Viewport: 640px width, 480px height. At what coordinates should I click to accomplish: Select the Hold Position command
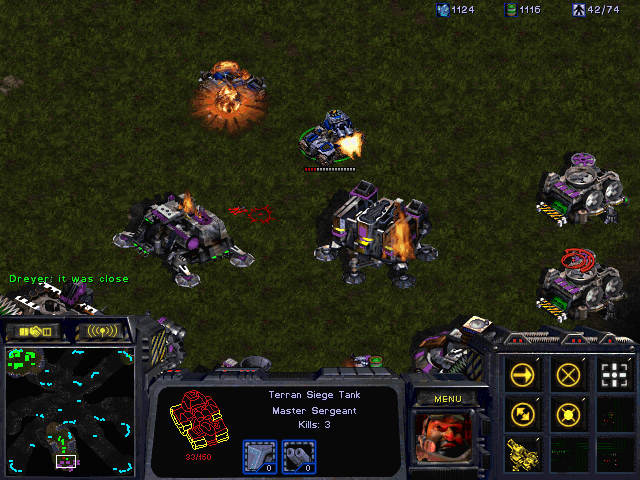click(568, 413)
